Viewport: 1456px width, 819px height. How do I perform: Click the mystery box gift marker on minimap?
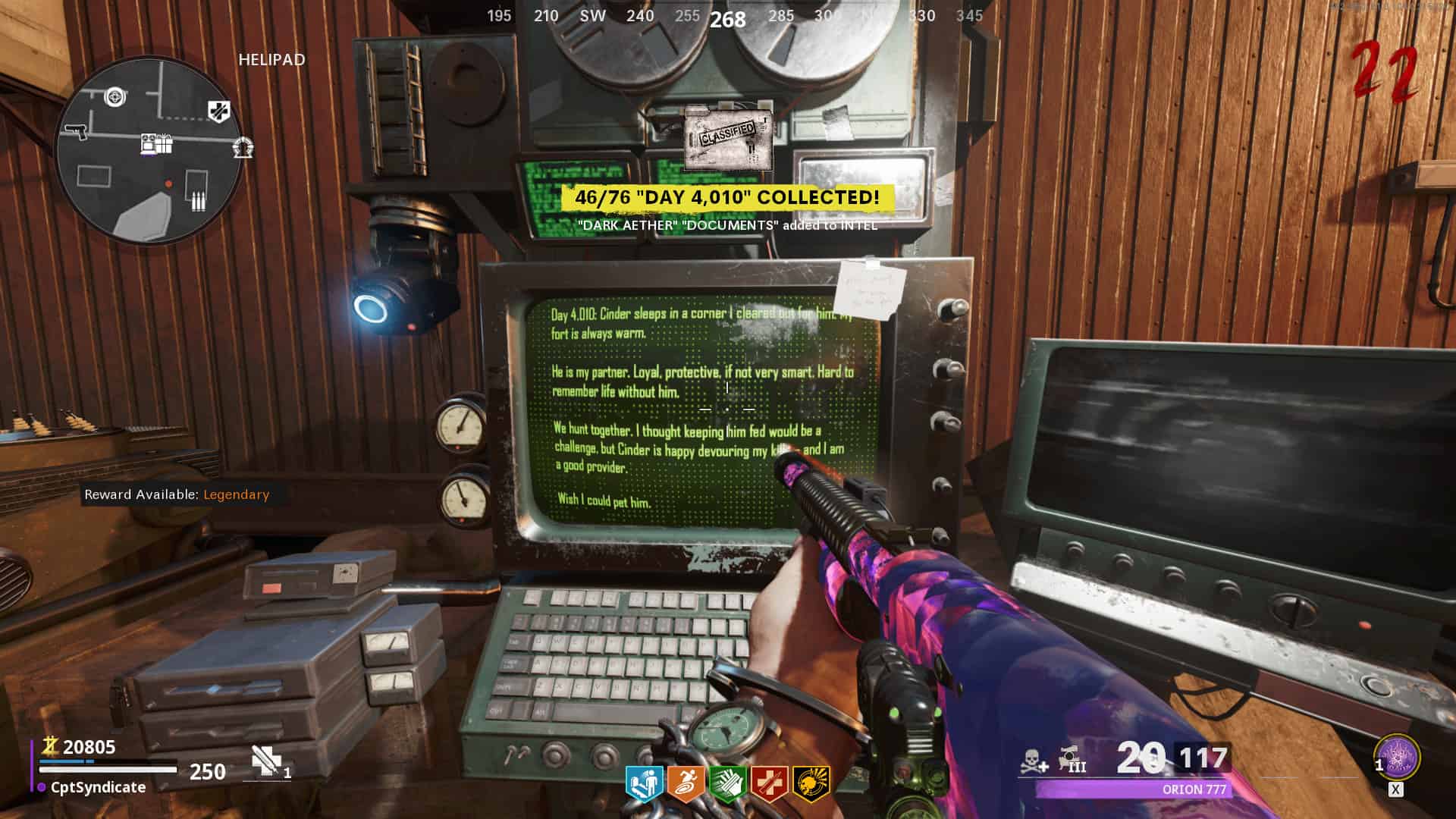(x=157, y=143)
